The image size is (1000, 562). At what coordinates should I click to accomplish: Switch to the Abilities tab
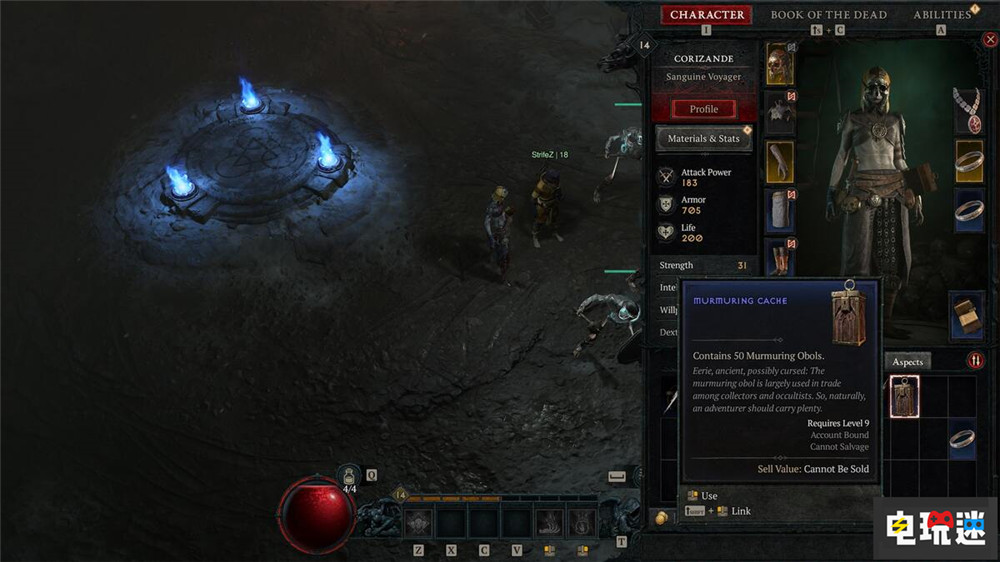(x=942, y=15)
